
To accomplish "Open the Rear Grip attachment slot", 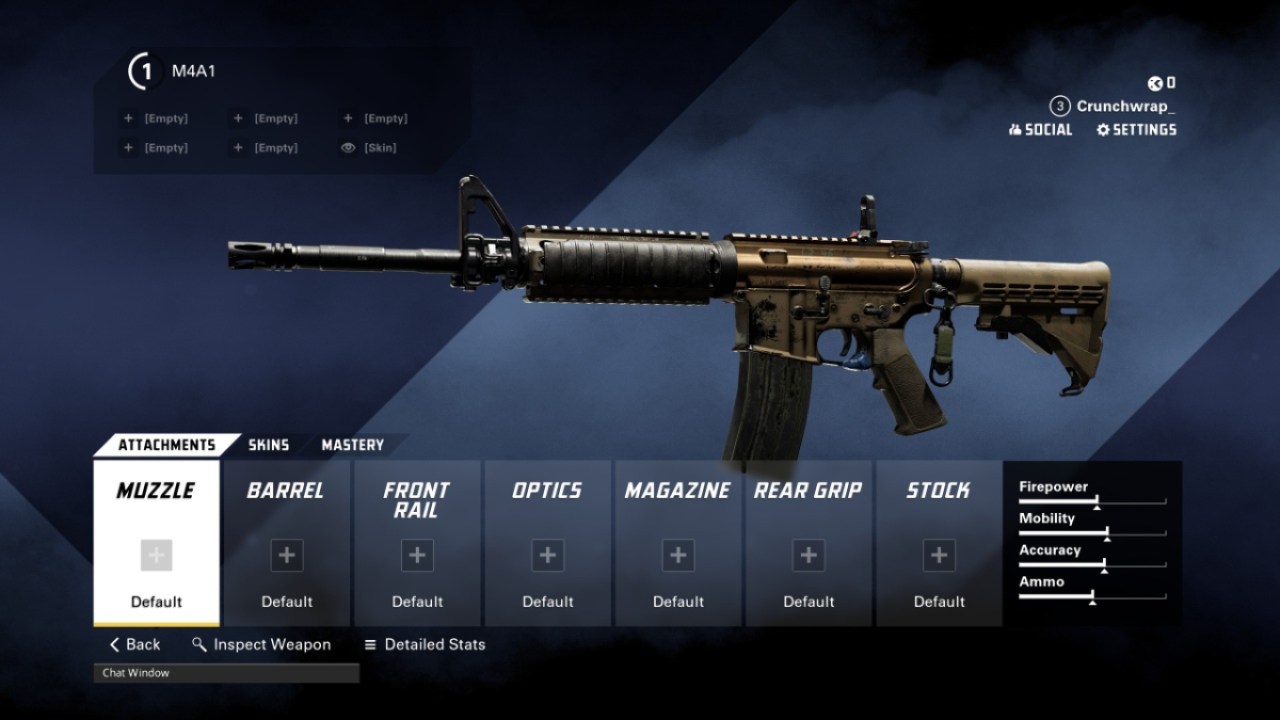I will (x=808, y=543).
